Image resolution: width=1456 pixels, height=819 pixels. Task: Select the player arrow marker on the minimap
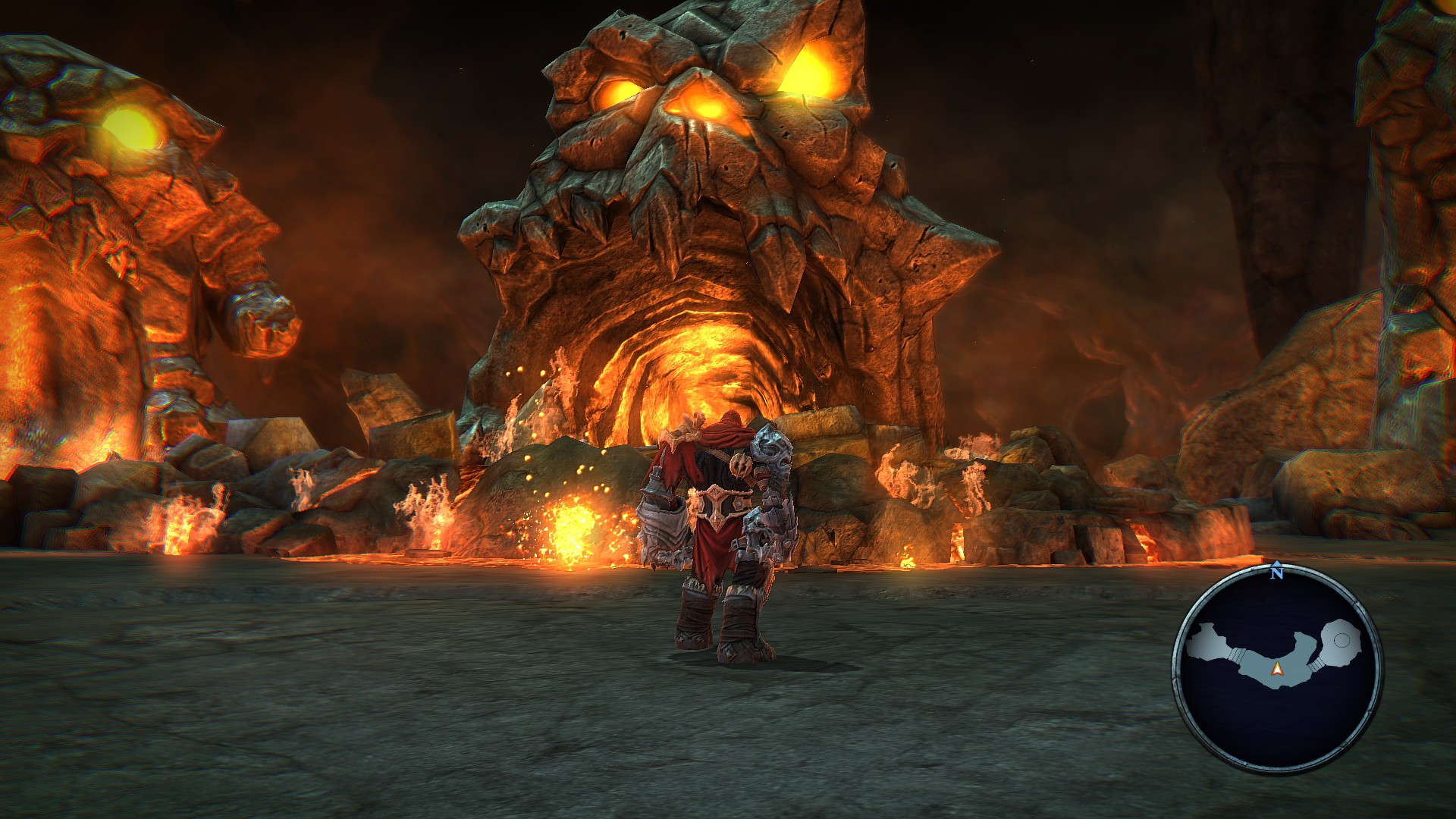click(1277, 669)
